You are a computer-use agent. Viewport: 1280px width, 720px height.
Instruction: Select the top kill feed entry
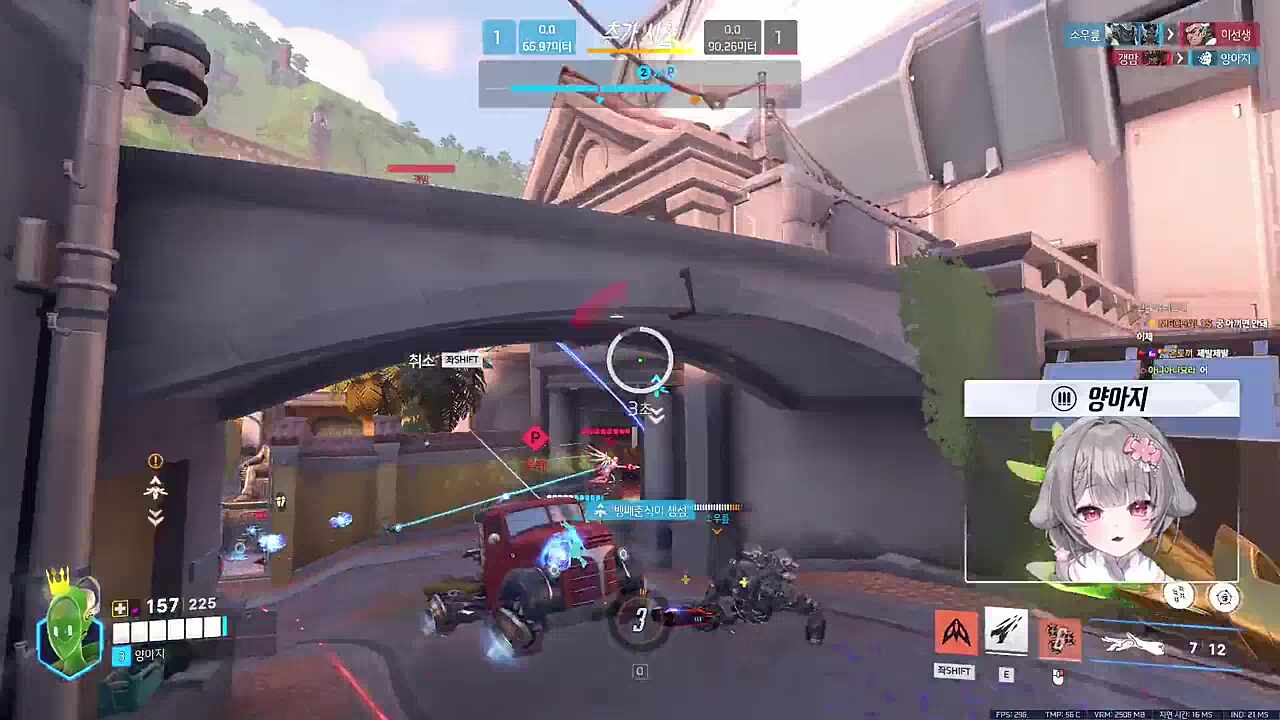(1160, 34)
